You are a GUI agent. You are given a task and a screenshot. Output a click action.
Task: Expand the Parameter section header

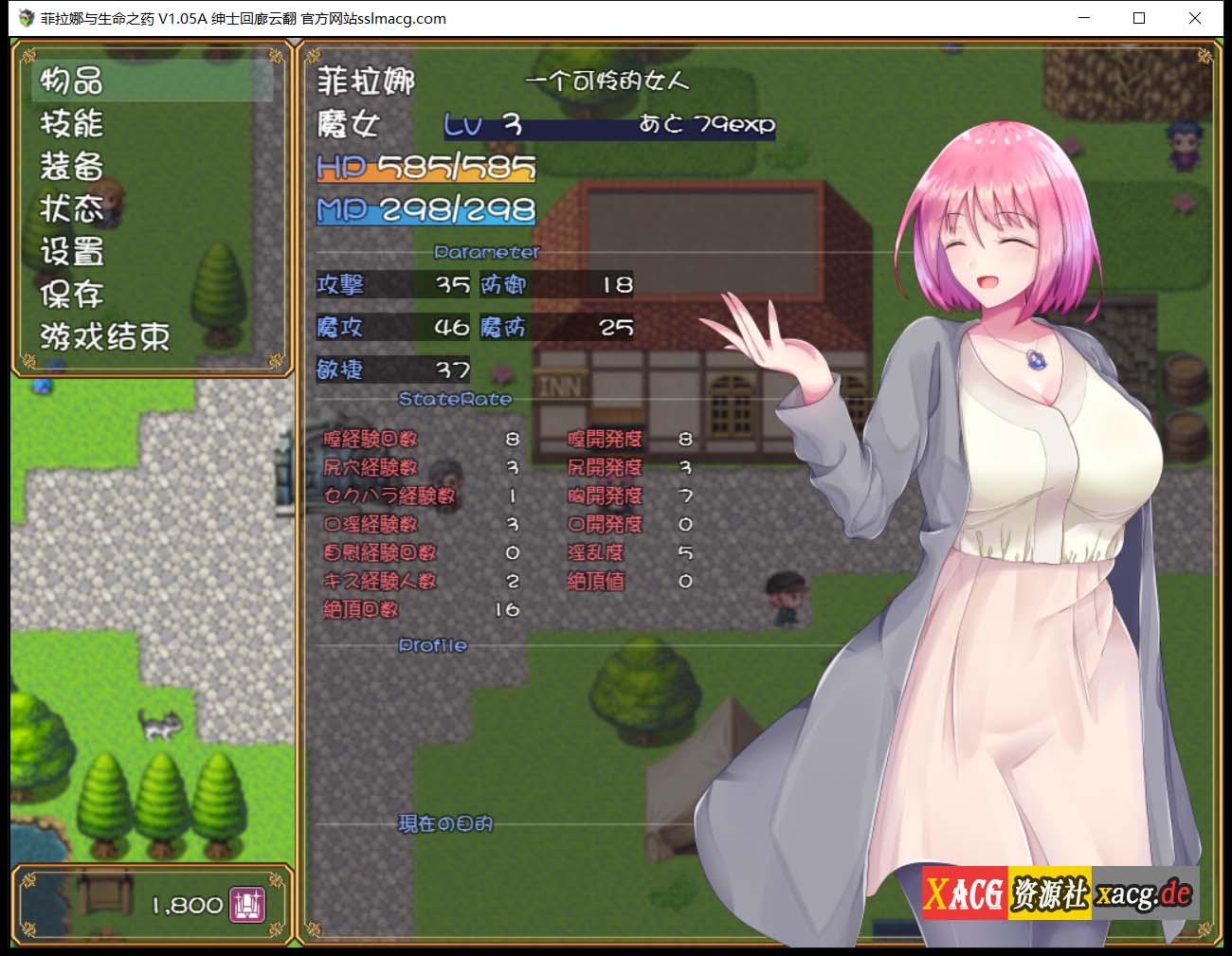pos(486,252)
